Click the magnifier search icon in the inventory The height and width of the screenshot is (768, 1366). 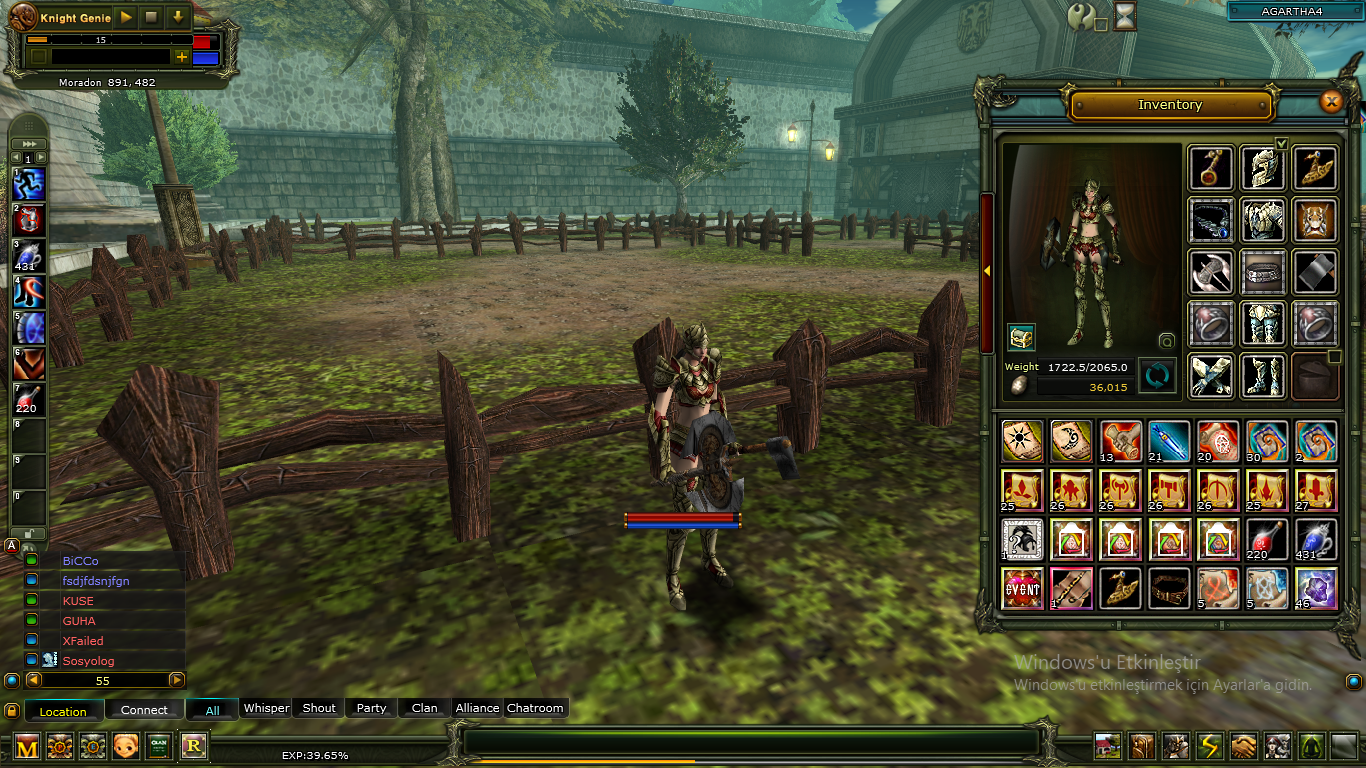1165,342
